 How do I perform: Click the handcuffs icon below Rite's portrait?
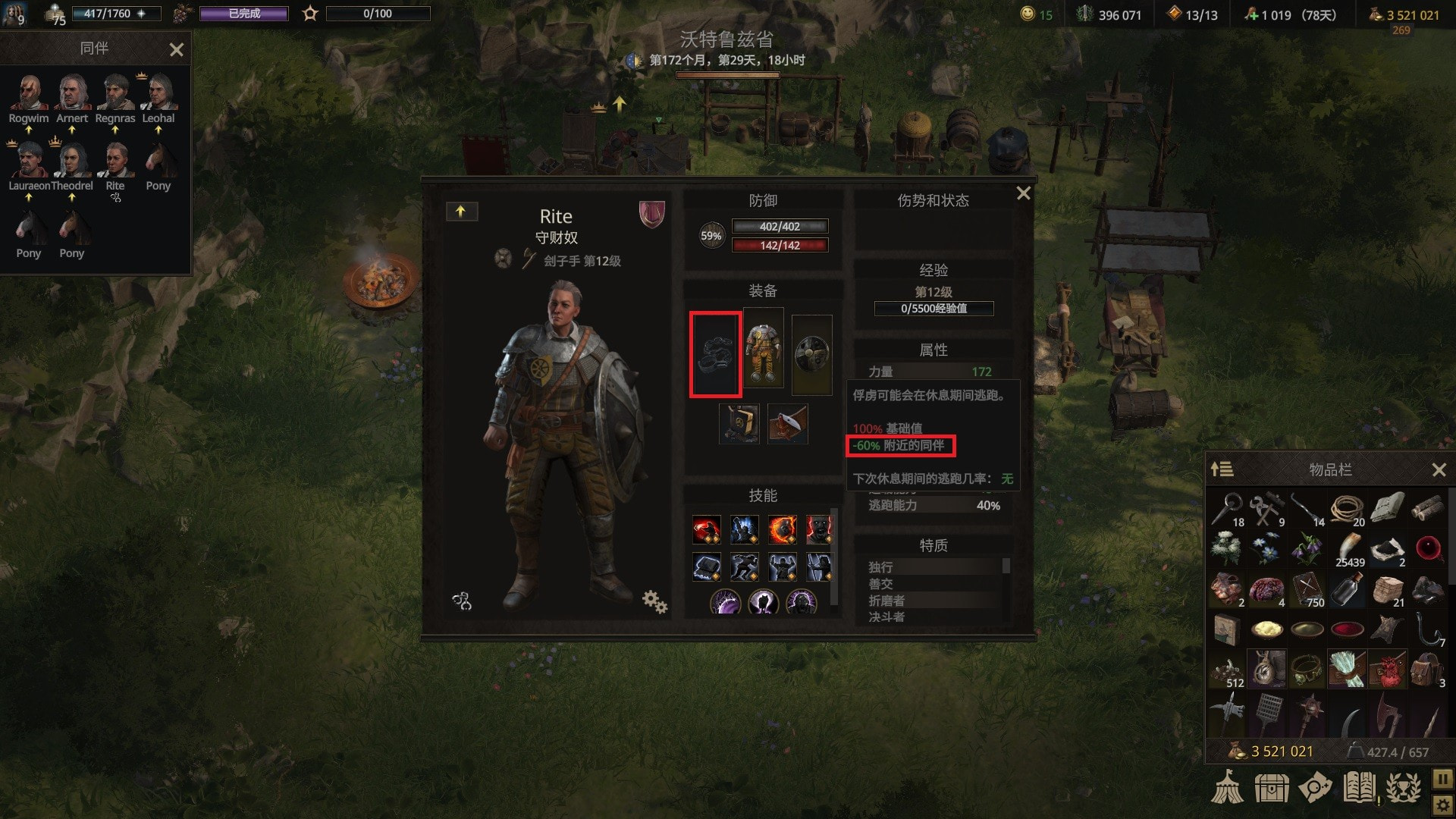point(462,602)
